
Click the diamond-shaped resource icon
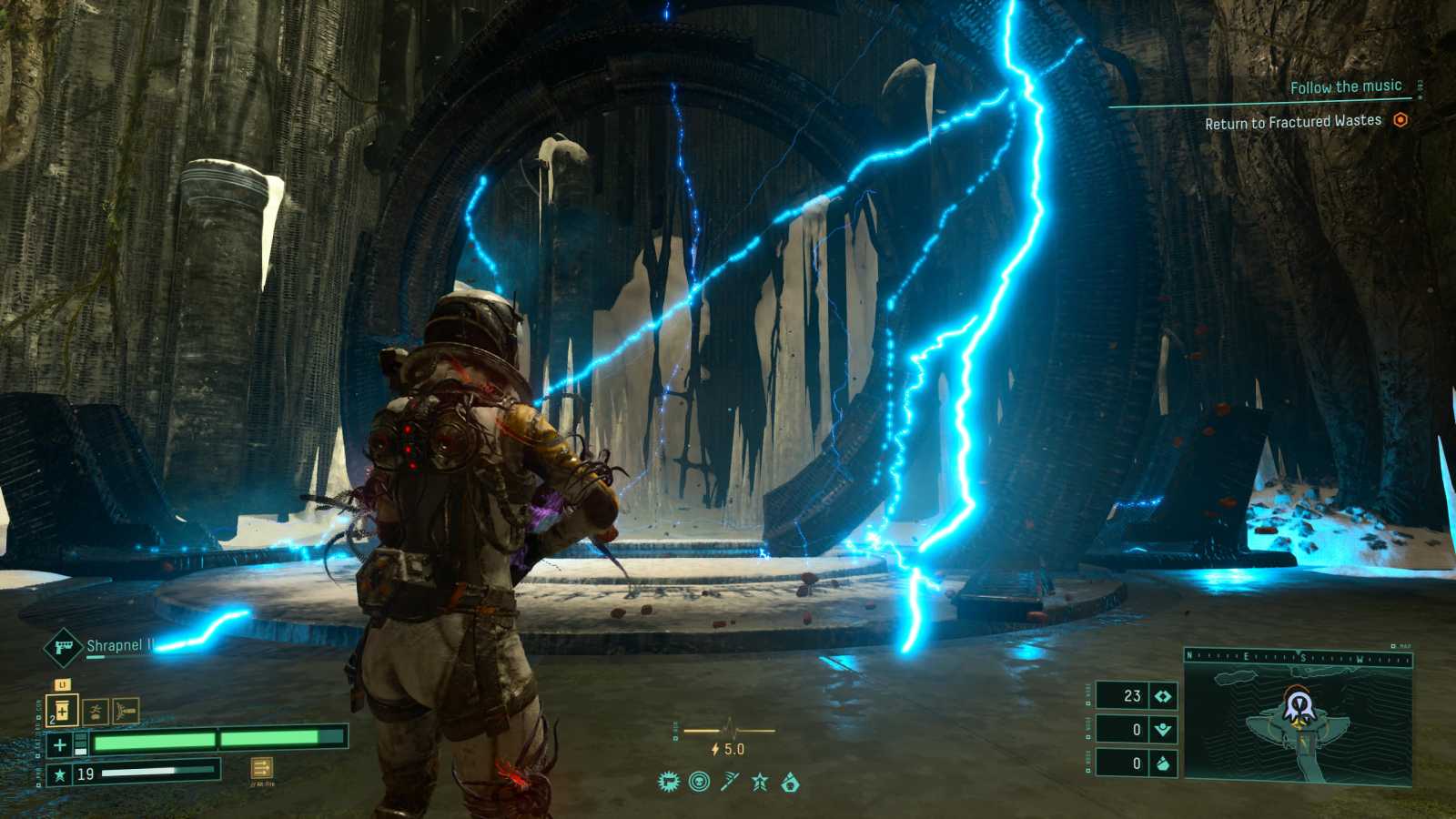[x=1163, y=696]
